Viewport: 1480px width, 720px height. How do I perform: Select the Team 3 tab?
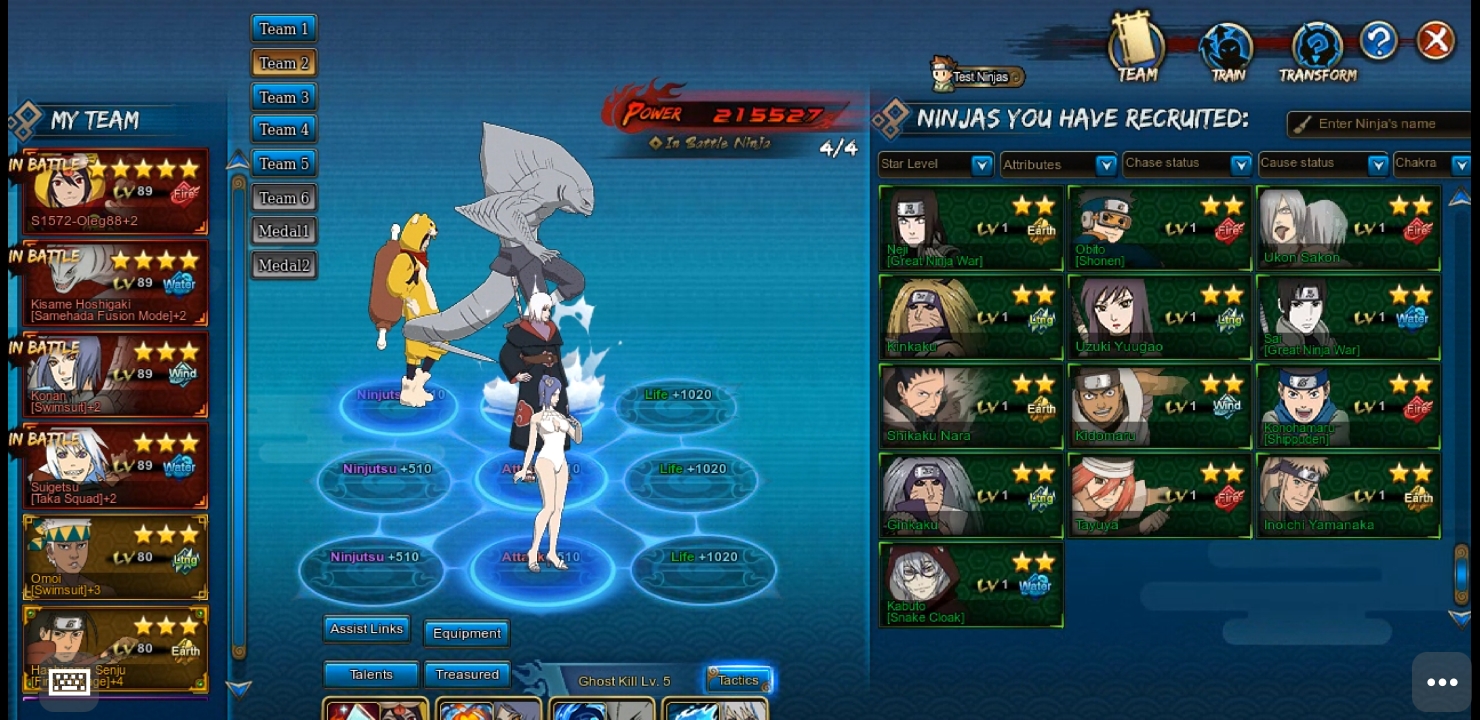click(x=284, y=97)
